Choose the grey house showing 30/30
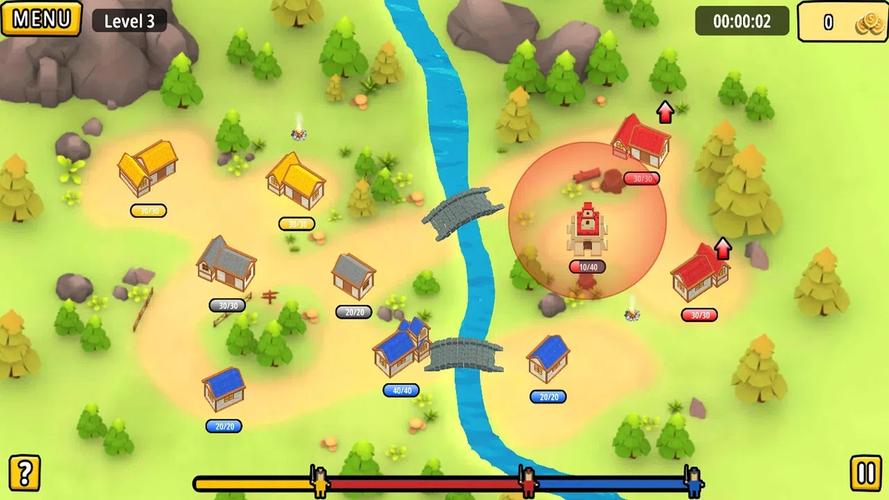This screenshot has width=889, height=500. [226, 263]
